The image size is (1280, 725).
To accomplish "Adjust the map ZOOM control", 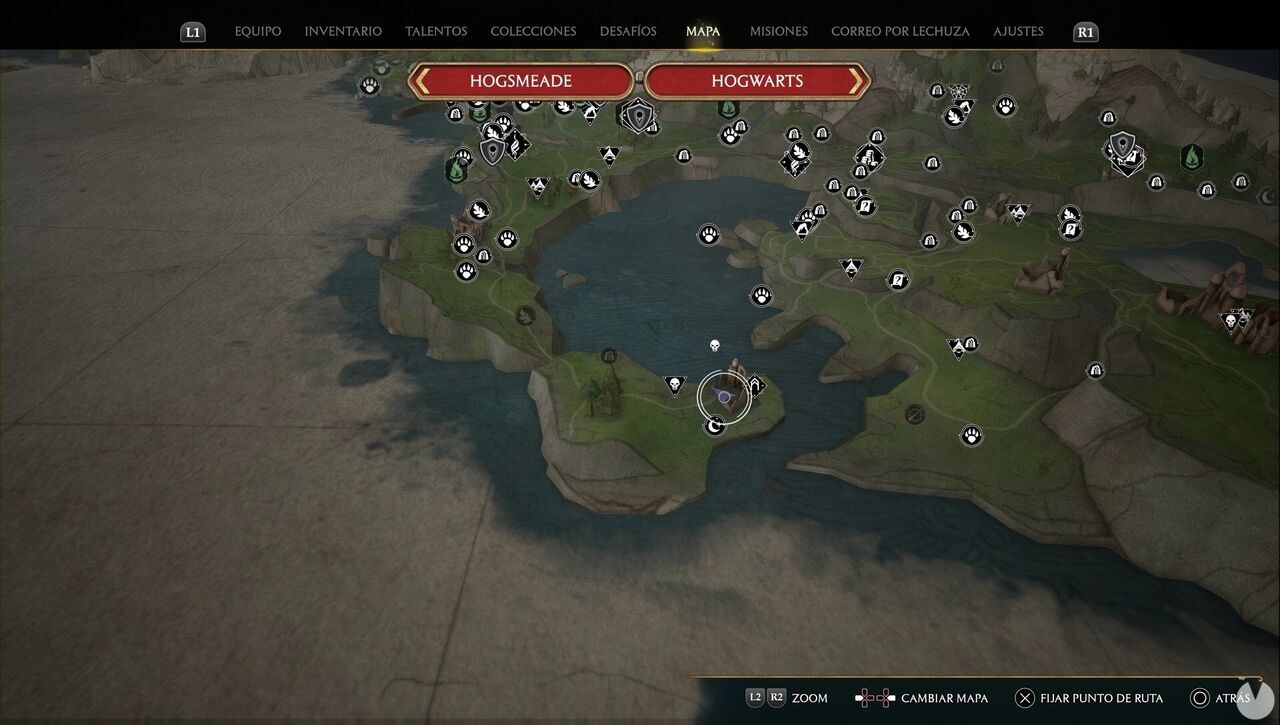I will [x=810, y=698].
